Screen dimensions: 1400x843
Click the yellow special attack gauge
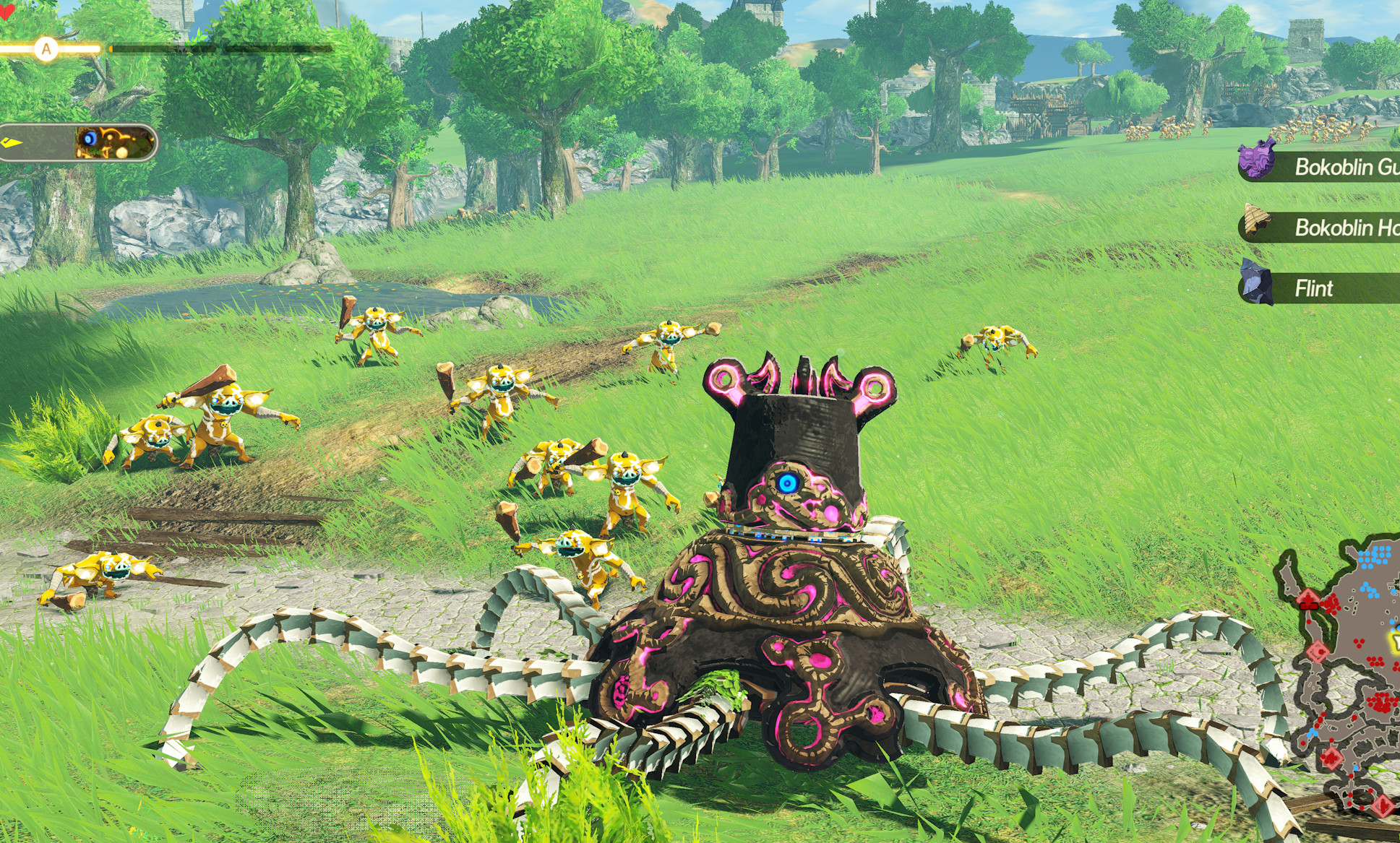click(x=72, y=48)
